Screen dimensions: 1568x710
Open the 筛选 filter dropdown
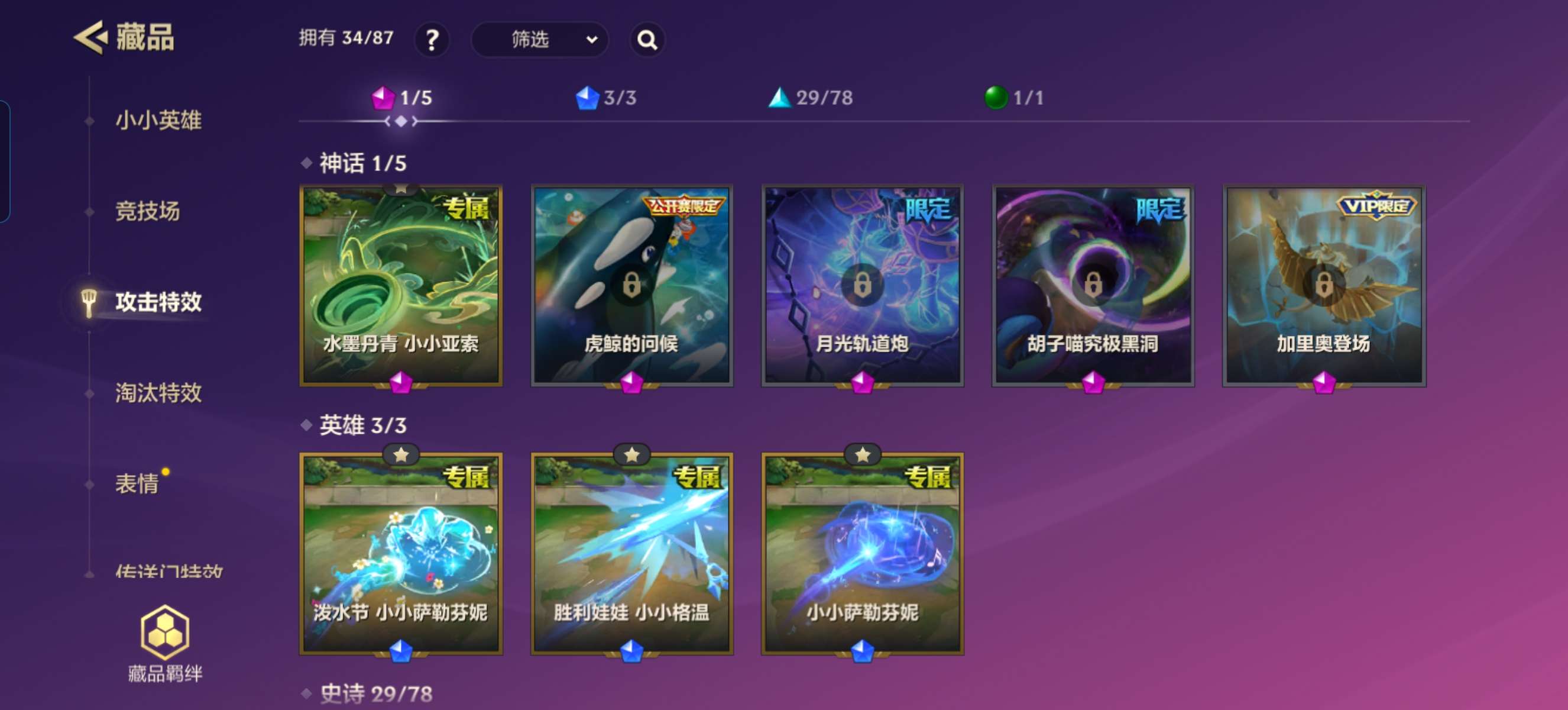click(539, 40)
